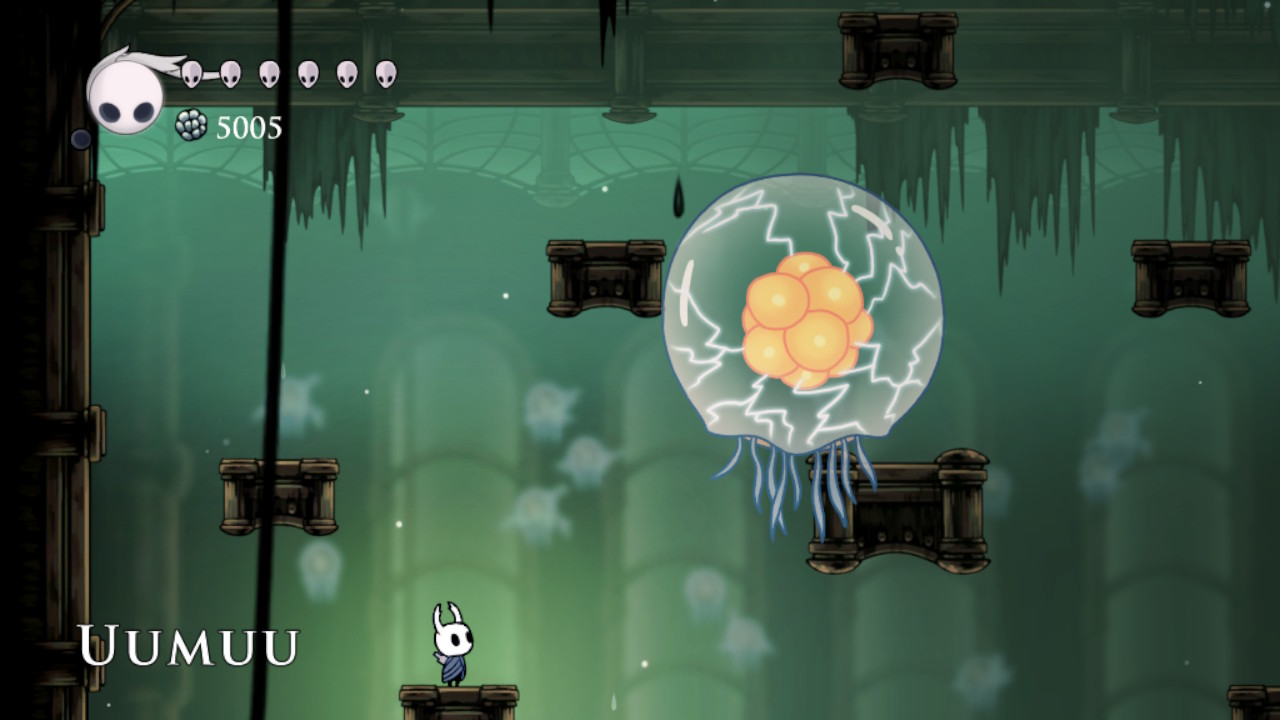Toggle the second health mask on

tap(229, 74)
